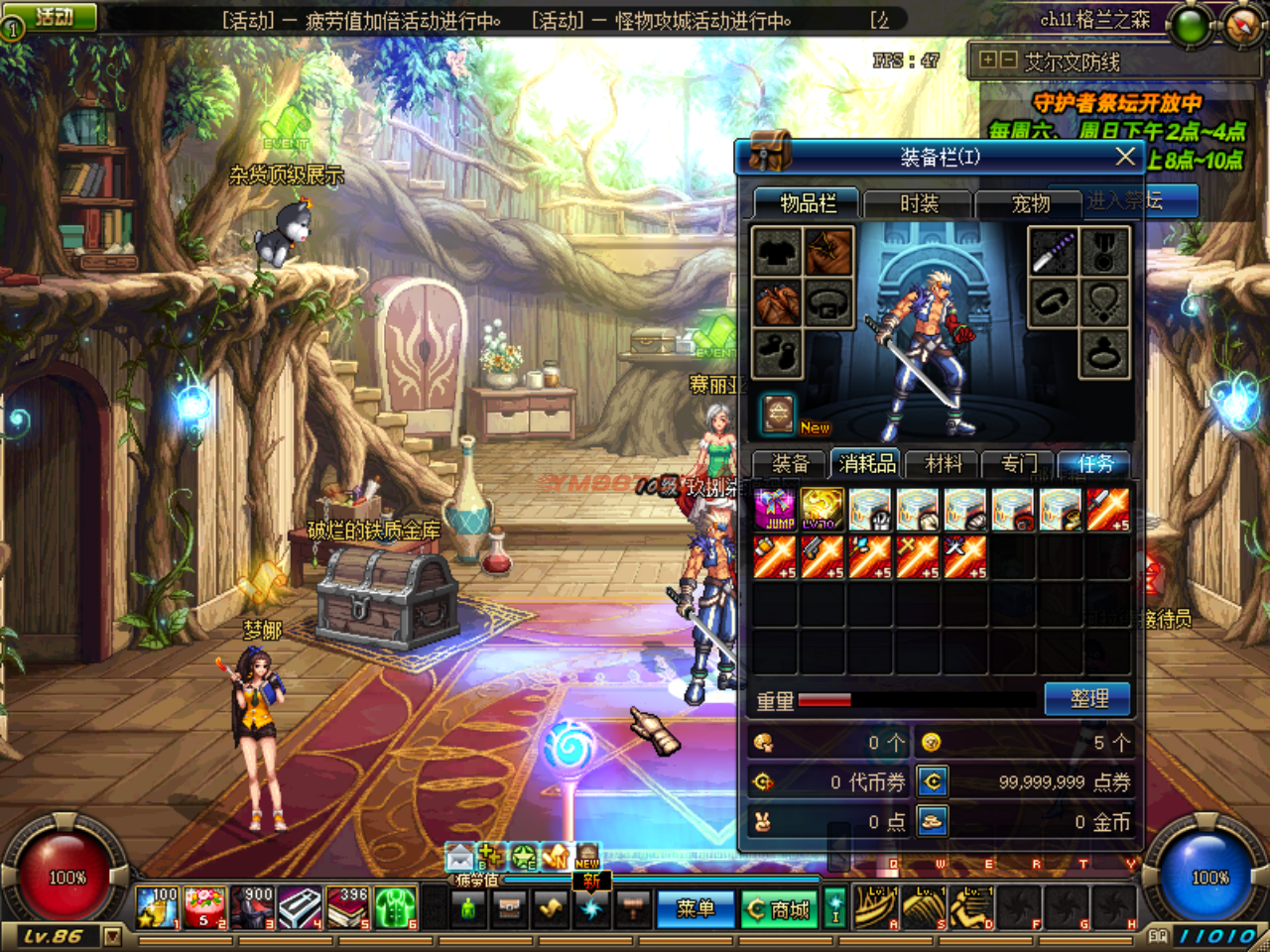Select the golden LV70 item
This screenshot has width=1270, height=952.
(x=823, y=510)
